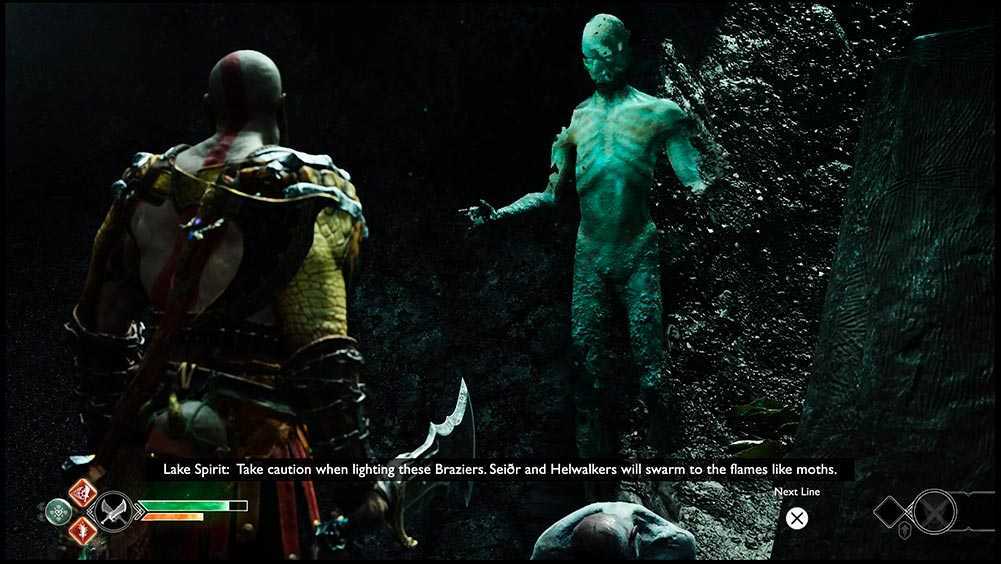Click the empty diamond slot beside companion icon

(891, 512)
